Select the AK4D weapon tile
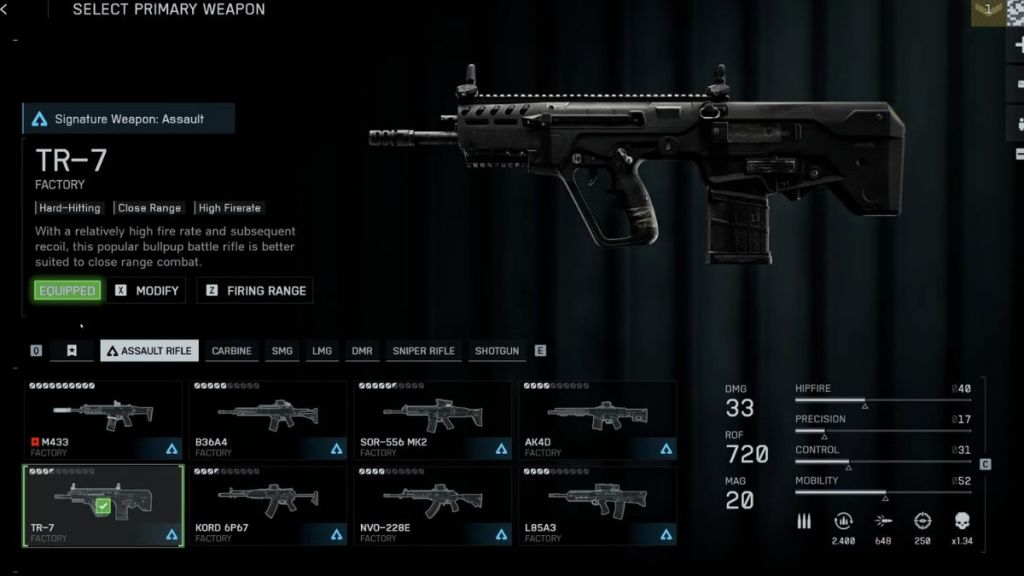This screenshot has height=576, width=1024. tap(597, 419)
